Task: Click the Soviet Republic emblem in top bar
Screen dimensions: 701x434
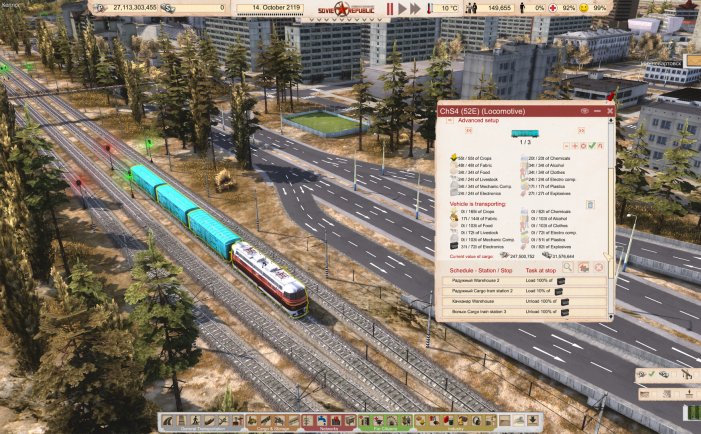Action: [343, 9]
